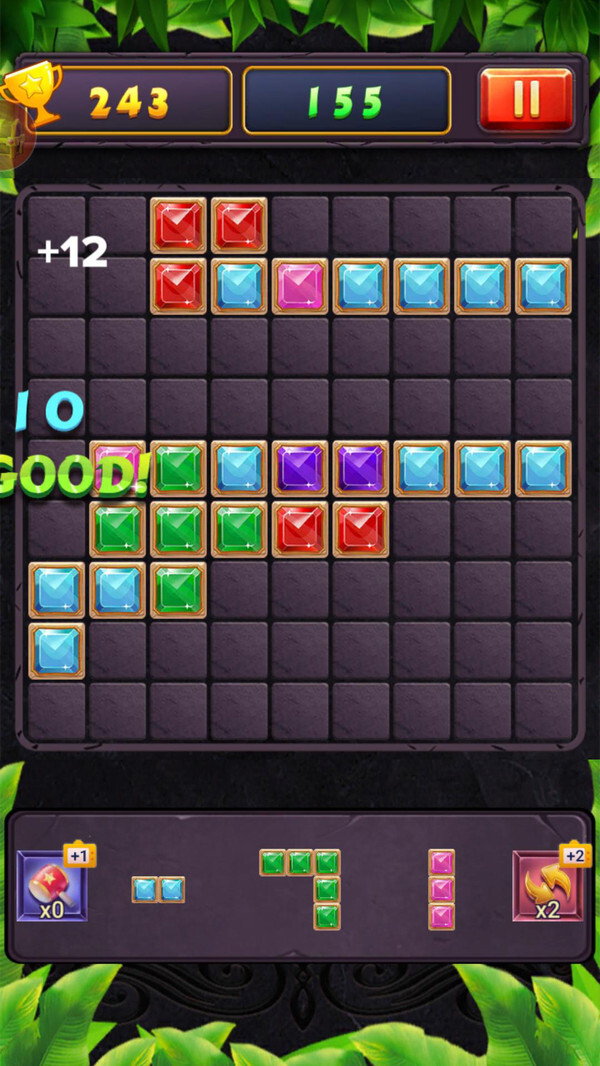
Task: Pause the game with the red button
Action: click(x=526, y=99)
